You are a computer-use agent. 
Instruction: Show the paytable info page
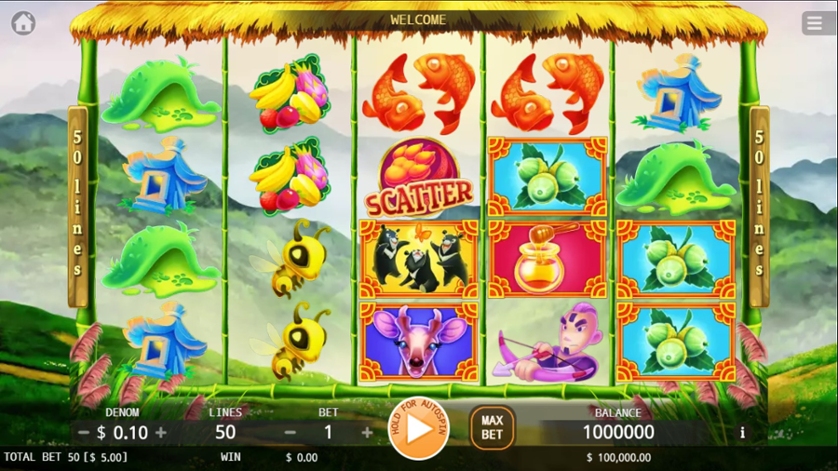pos(742,433)
